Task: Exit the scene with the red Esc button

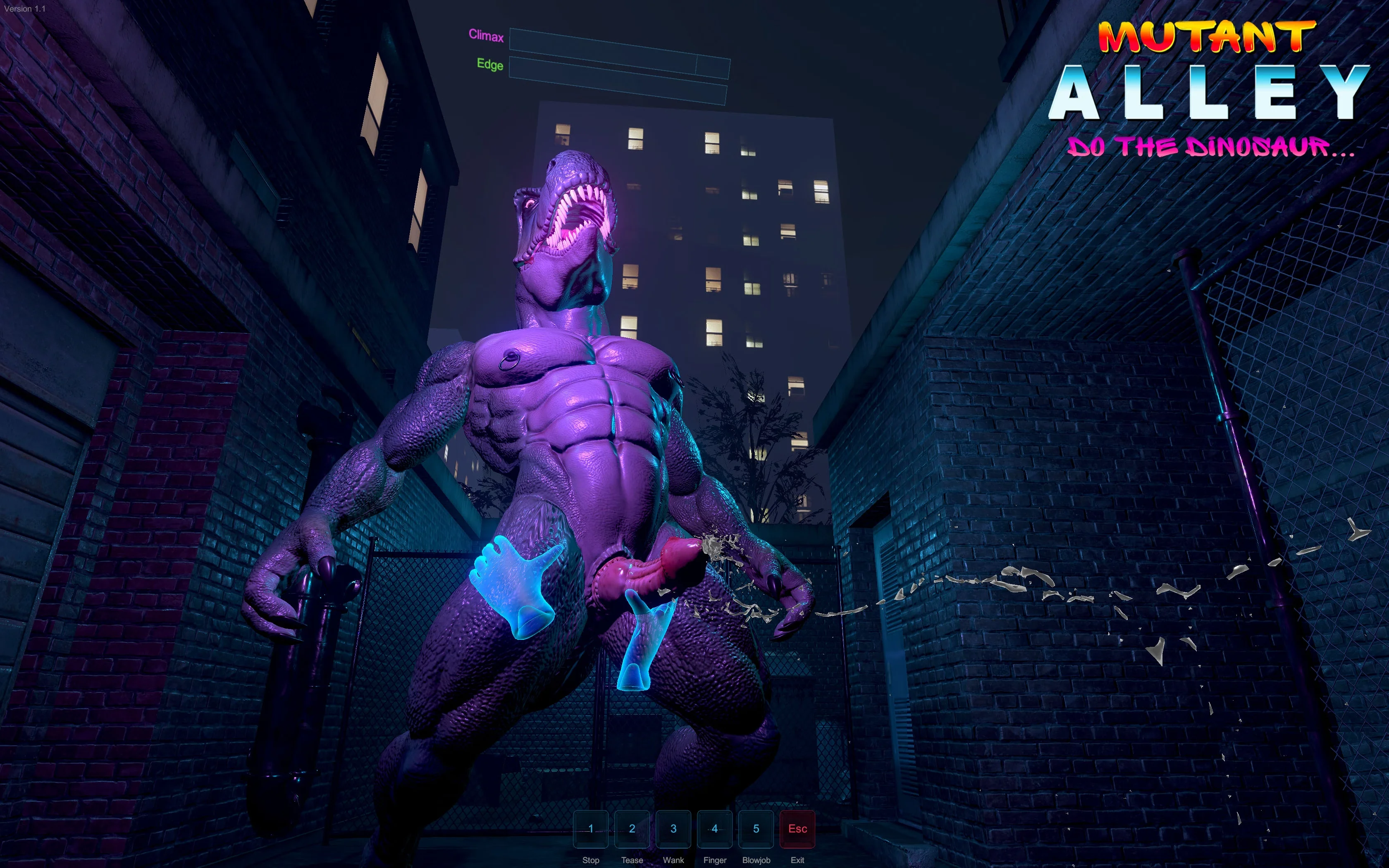Action: pyautogui.click(x=797, y=829)
